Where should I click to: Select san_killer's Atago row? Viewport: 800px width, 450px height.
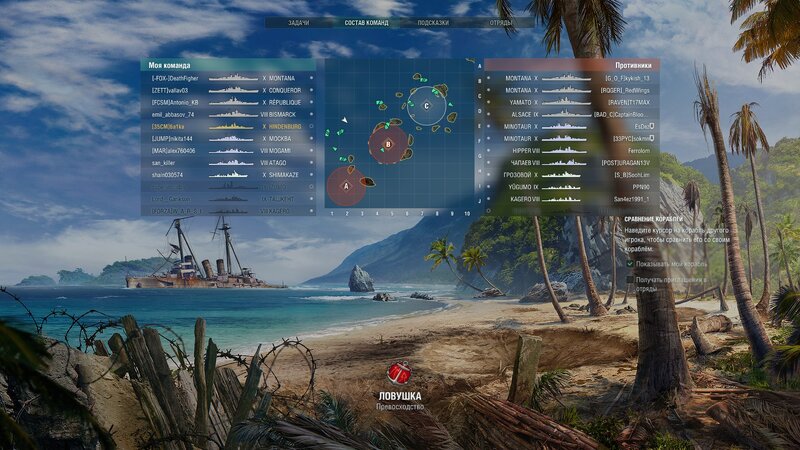click(228, 163)
